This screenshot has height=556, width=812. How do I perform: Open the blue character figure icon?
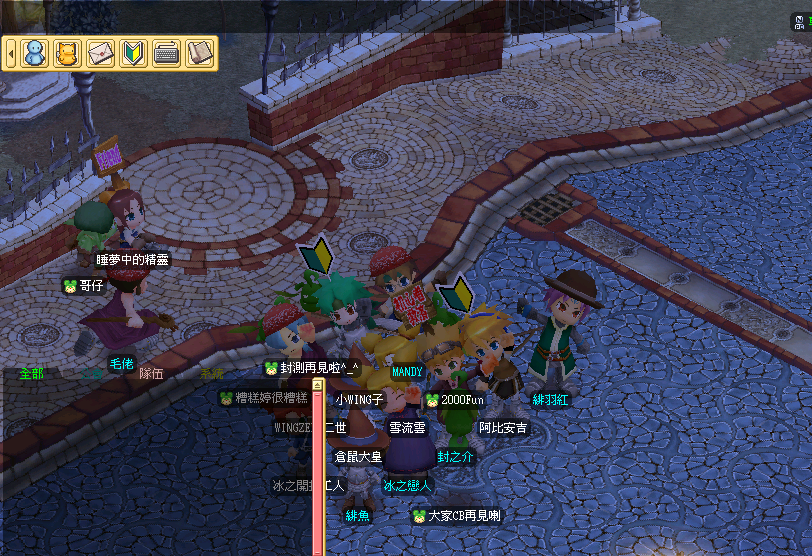pos(35,53)
